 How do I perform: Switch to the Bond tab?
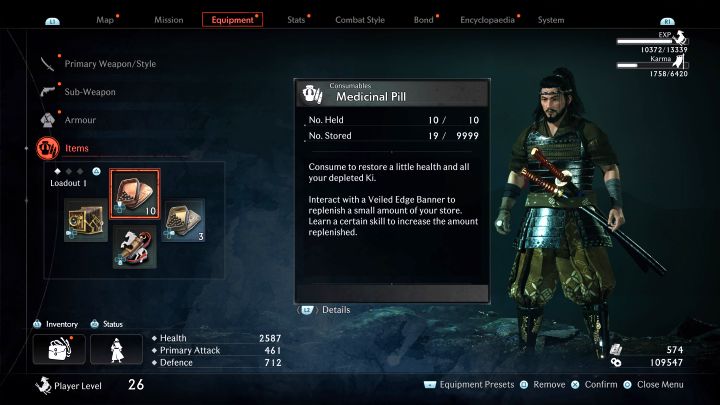click(423, 20)
